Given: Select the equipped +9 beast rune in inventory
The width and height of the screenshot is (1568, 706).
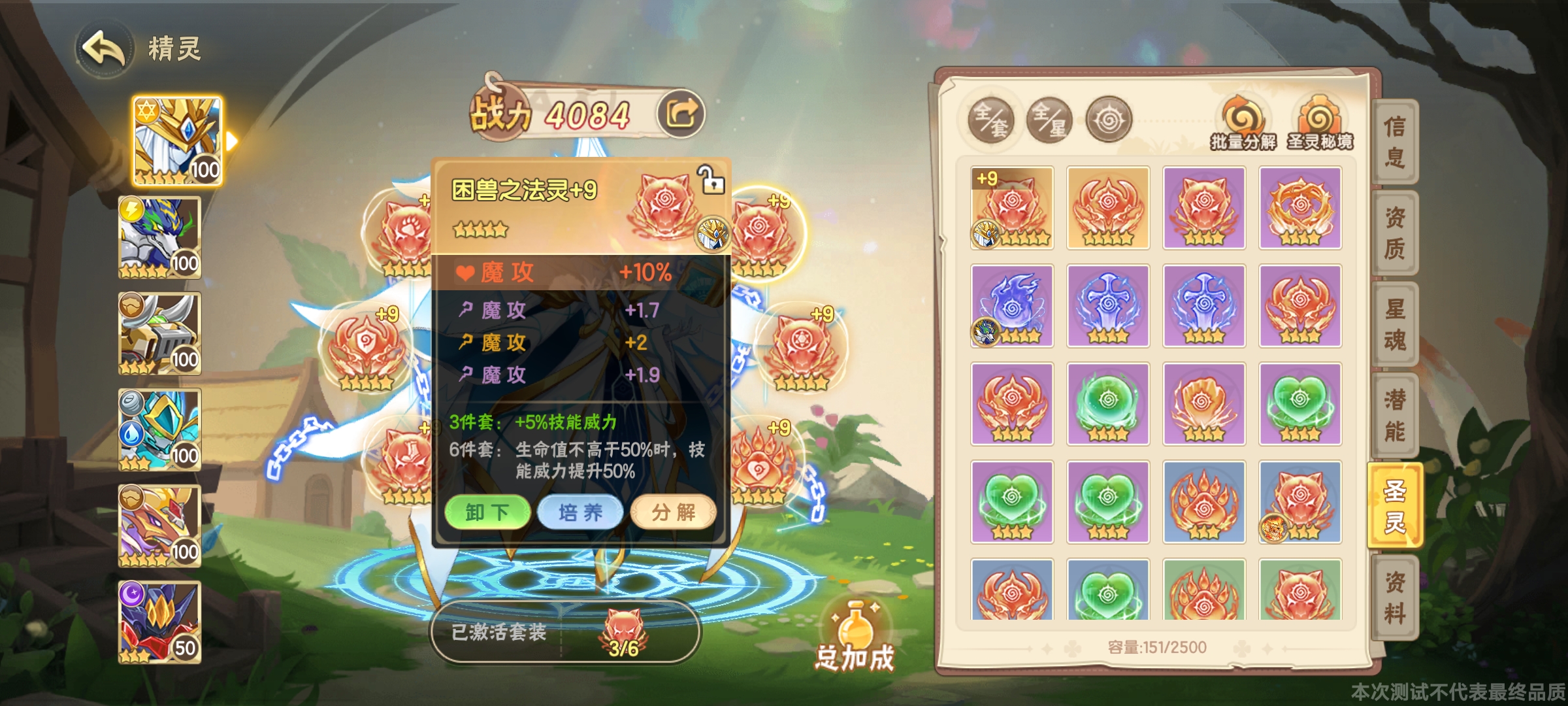Looking at the screenshot, I should point(1012,206).
